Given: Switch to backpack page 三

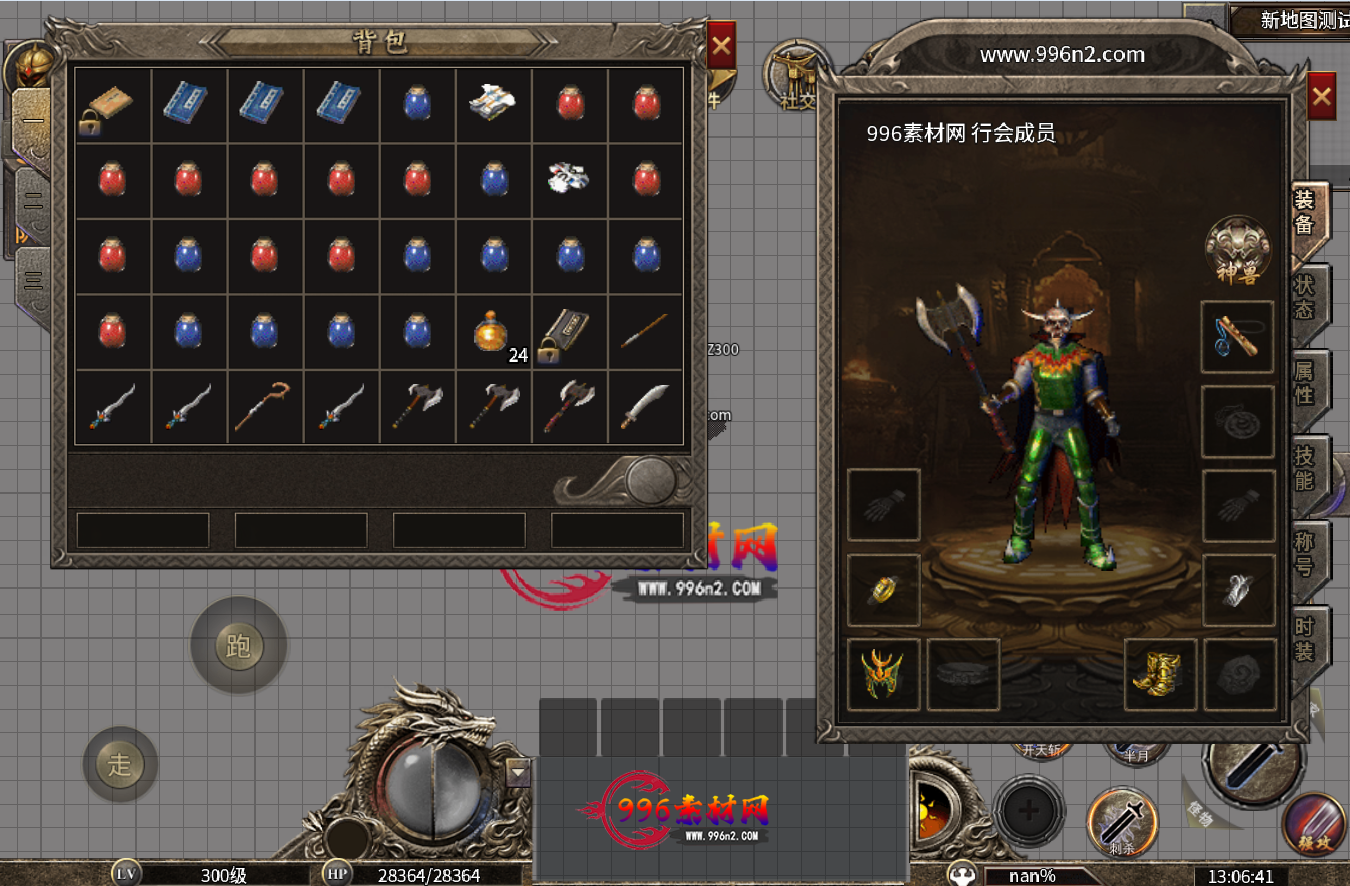Looking at the screenshot, I should [x=33, y=278].
